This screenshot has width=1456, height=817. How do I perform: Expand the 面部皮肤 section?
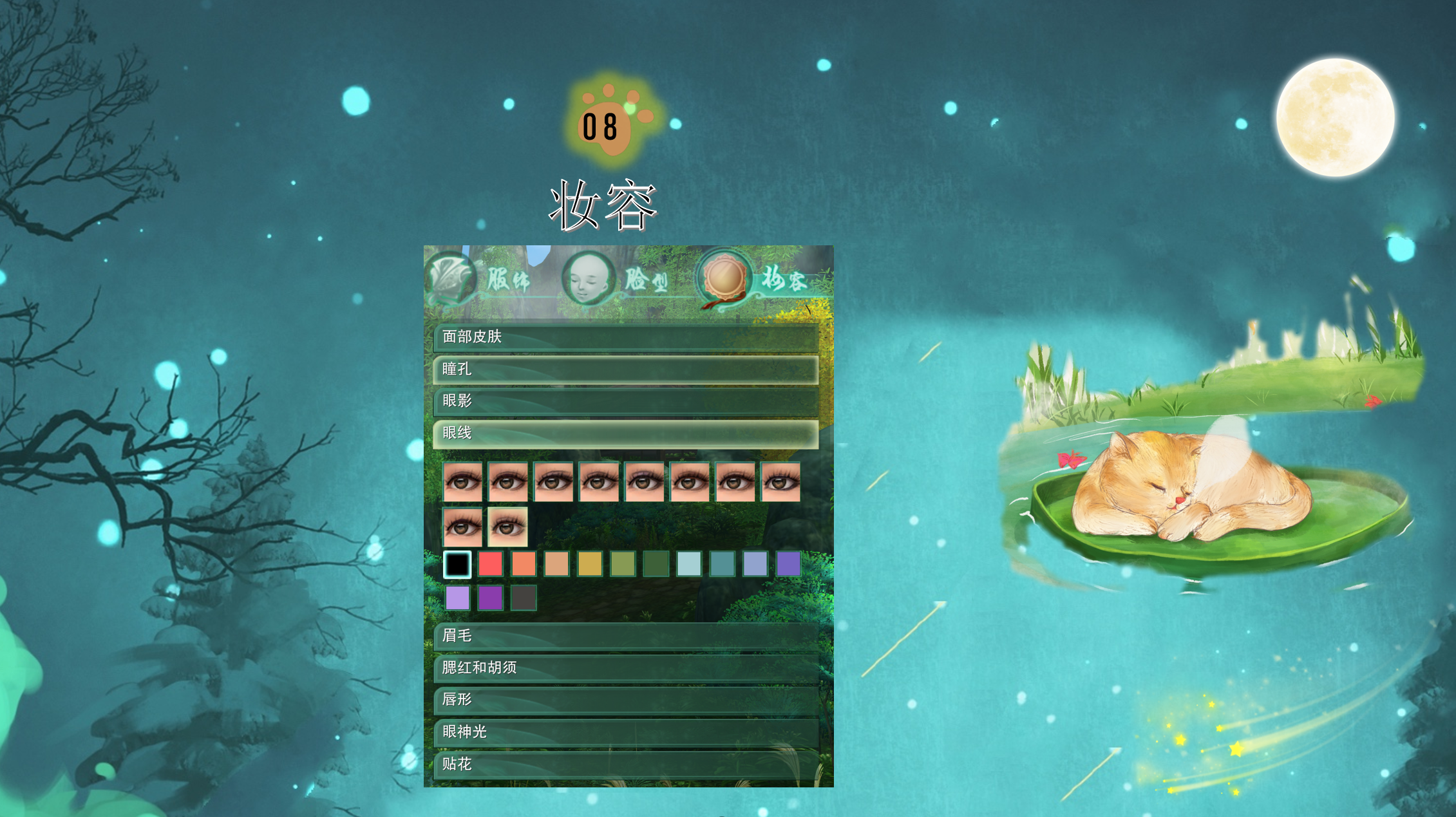(625, 337)
